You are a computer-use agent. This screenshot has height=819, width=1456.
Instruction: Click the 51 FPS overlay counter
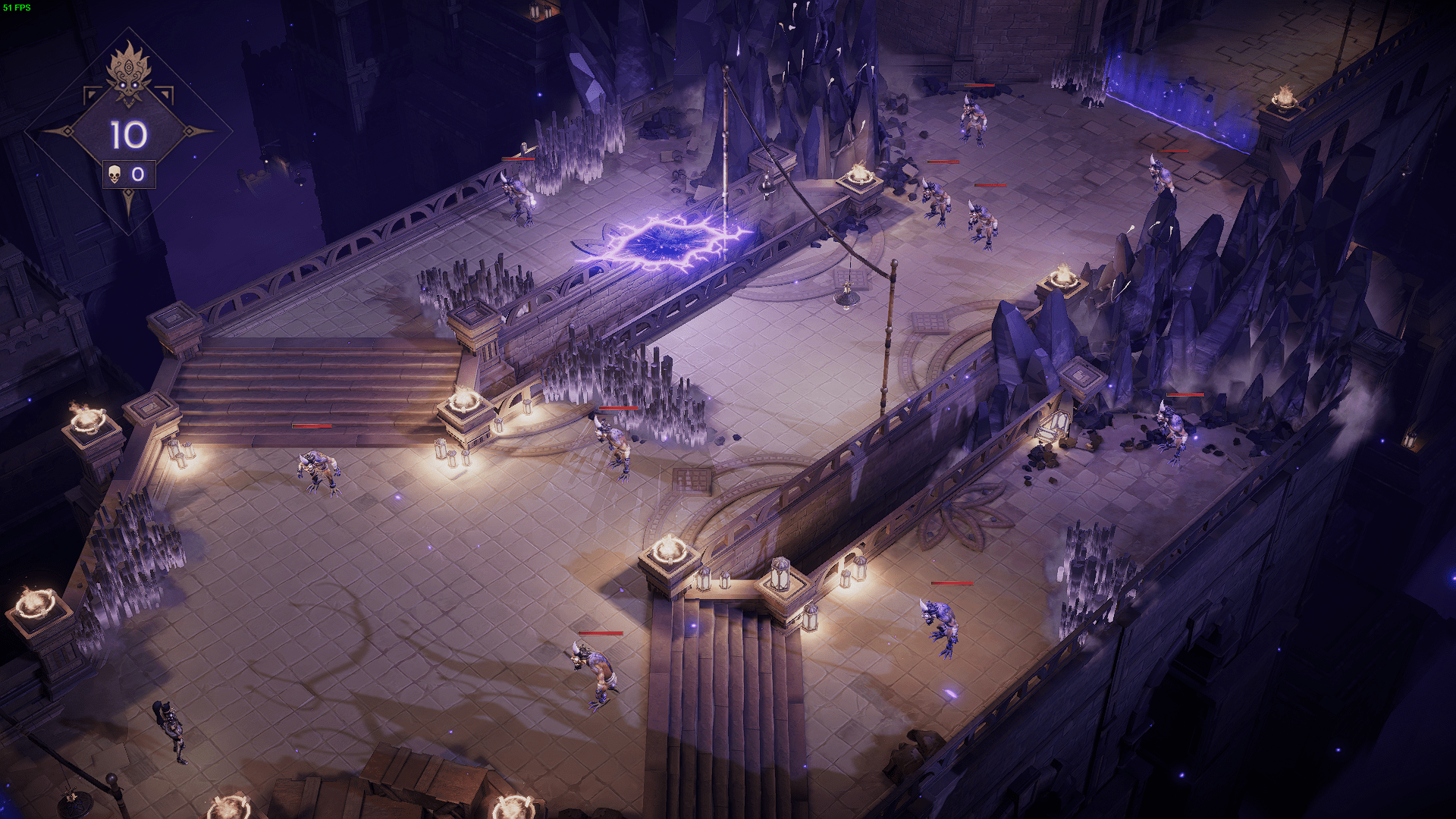(17, 6)
